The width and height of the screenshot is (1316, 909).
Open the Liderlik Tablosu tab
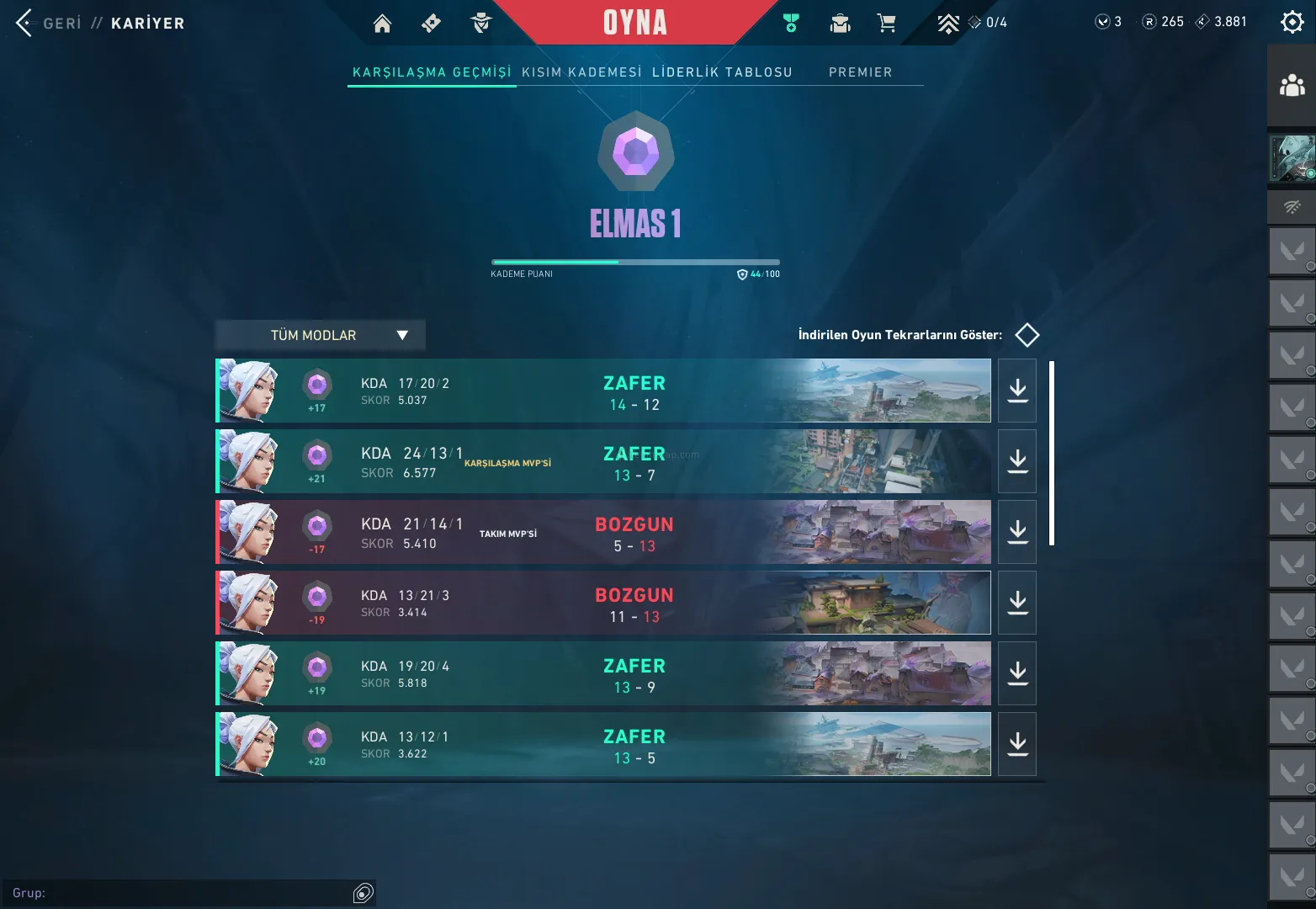click(722, 72)
